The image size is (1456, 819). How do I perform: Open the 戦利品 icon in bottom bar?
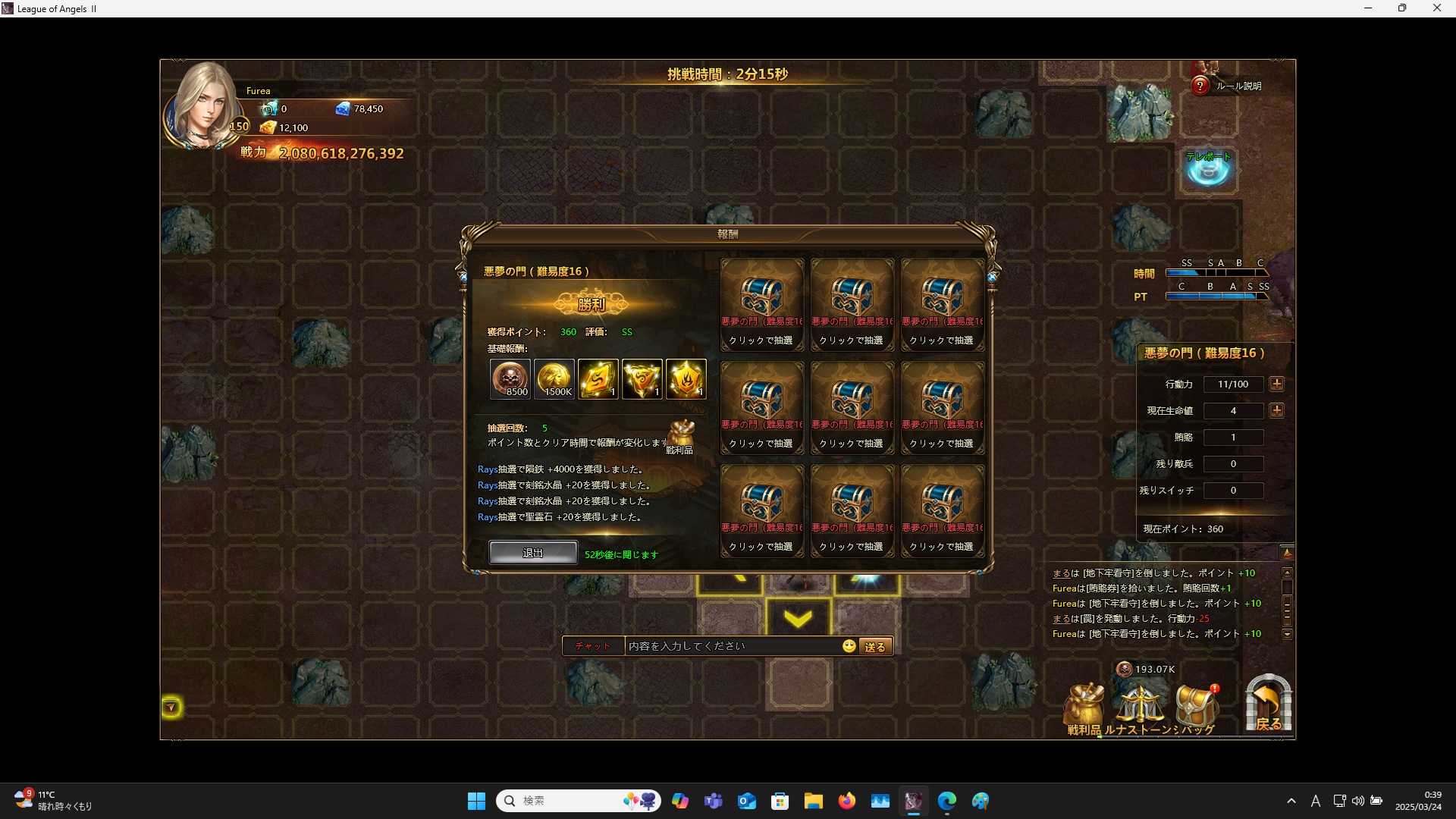1084,708
